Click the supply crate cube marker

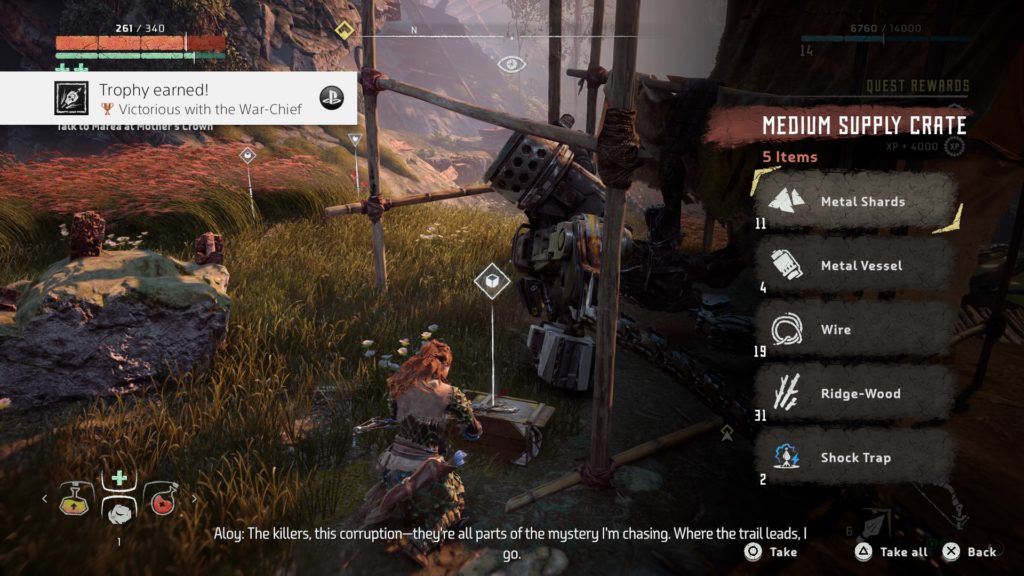(492, 282)
